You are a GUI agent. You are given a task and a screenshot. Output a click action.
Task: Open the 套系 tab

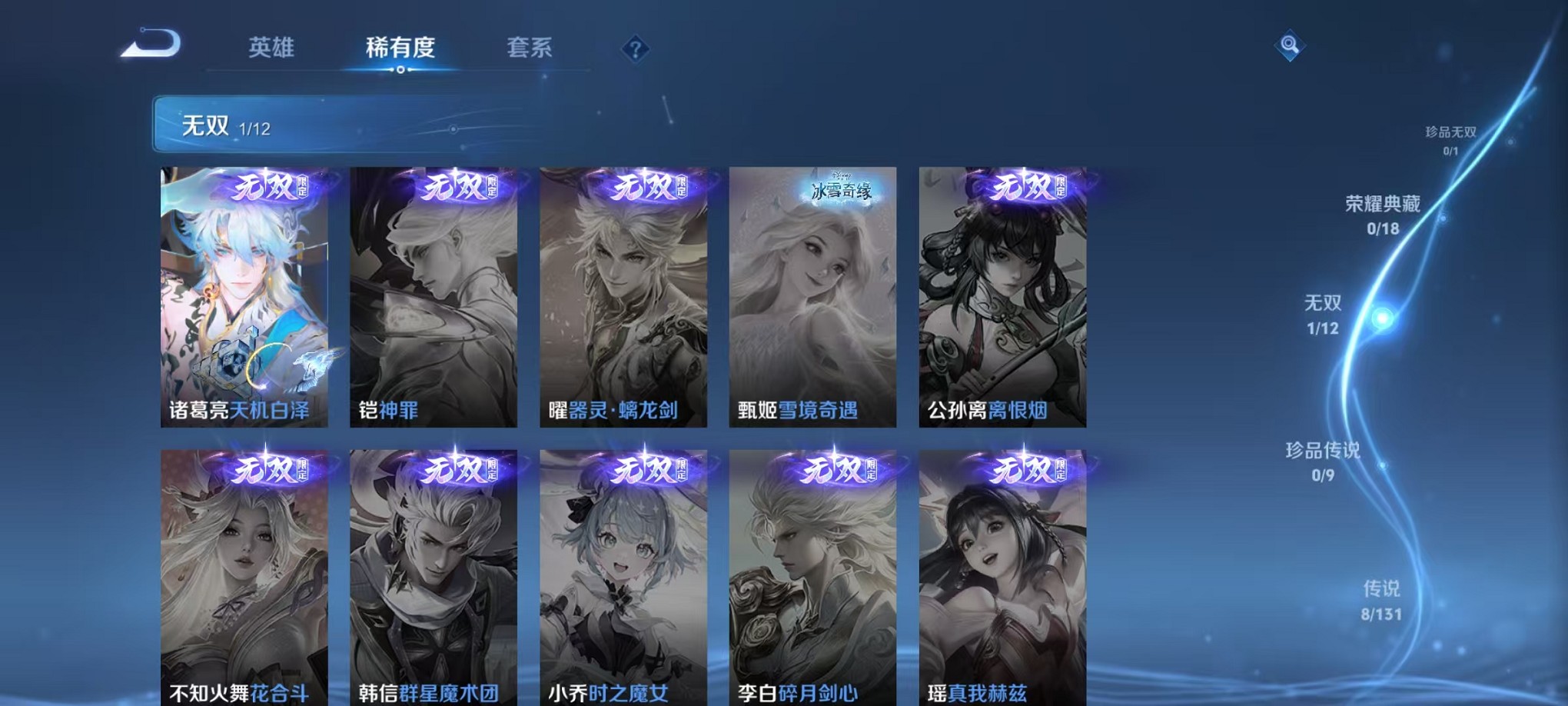[x=530, y=46]
